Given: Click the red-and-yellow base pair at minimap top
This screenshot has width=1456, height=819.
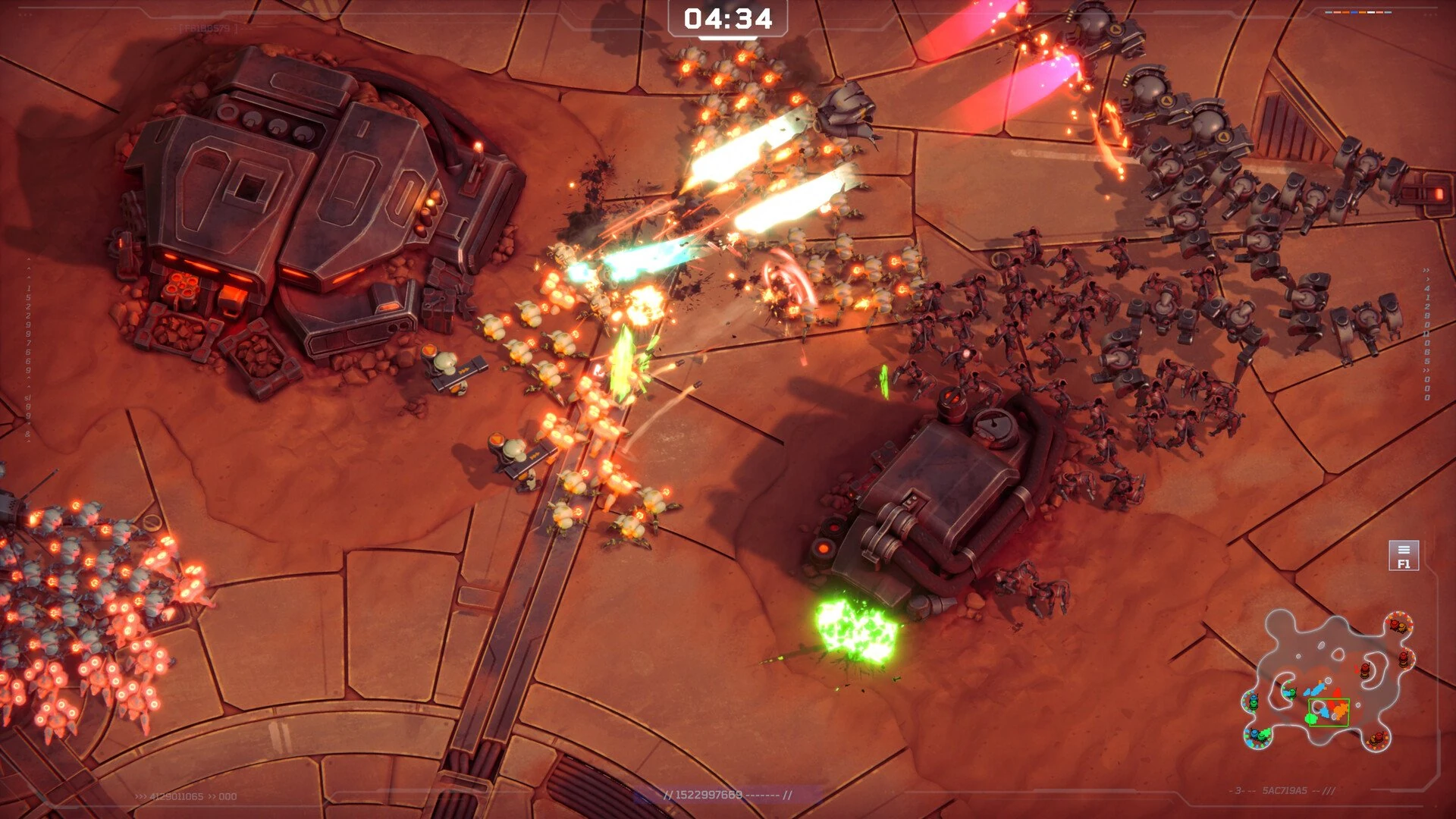Looking at the screenshot, I should (1397, 626).
